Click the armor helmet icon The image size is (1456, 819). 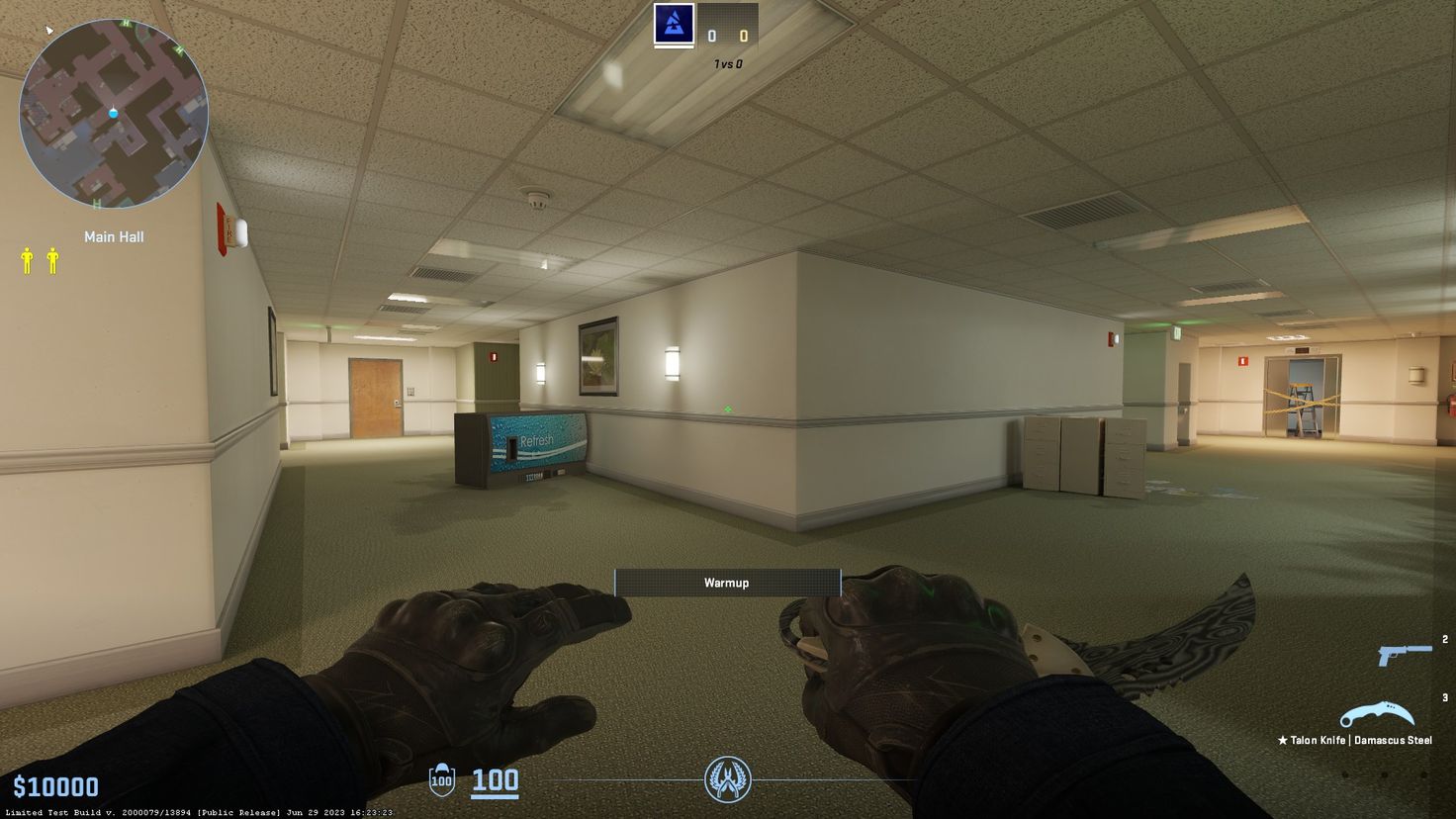pyautogui.click(x=441, y=779)
